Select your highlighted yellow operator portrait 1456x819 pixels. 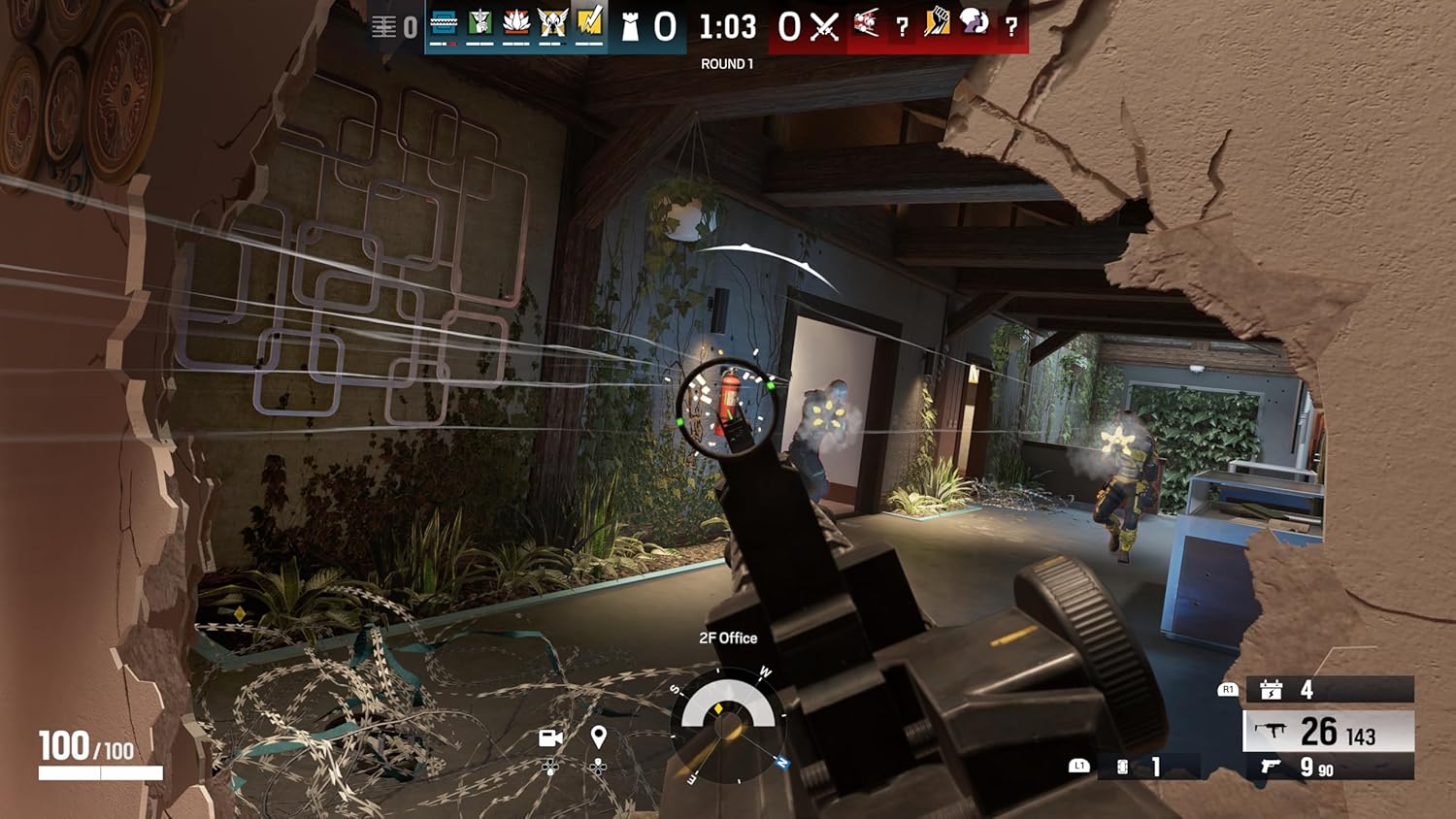(x=588, y=26)
